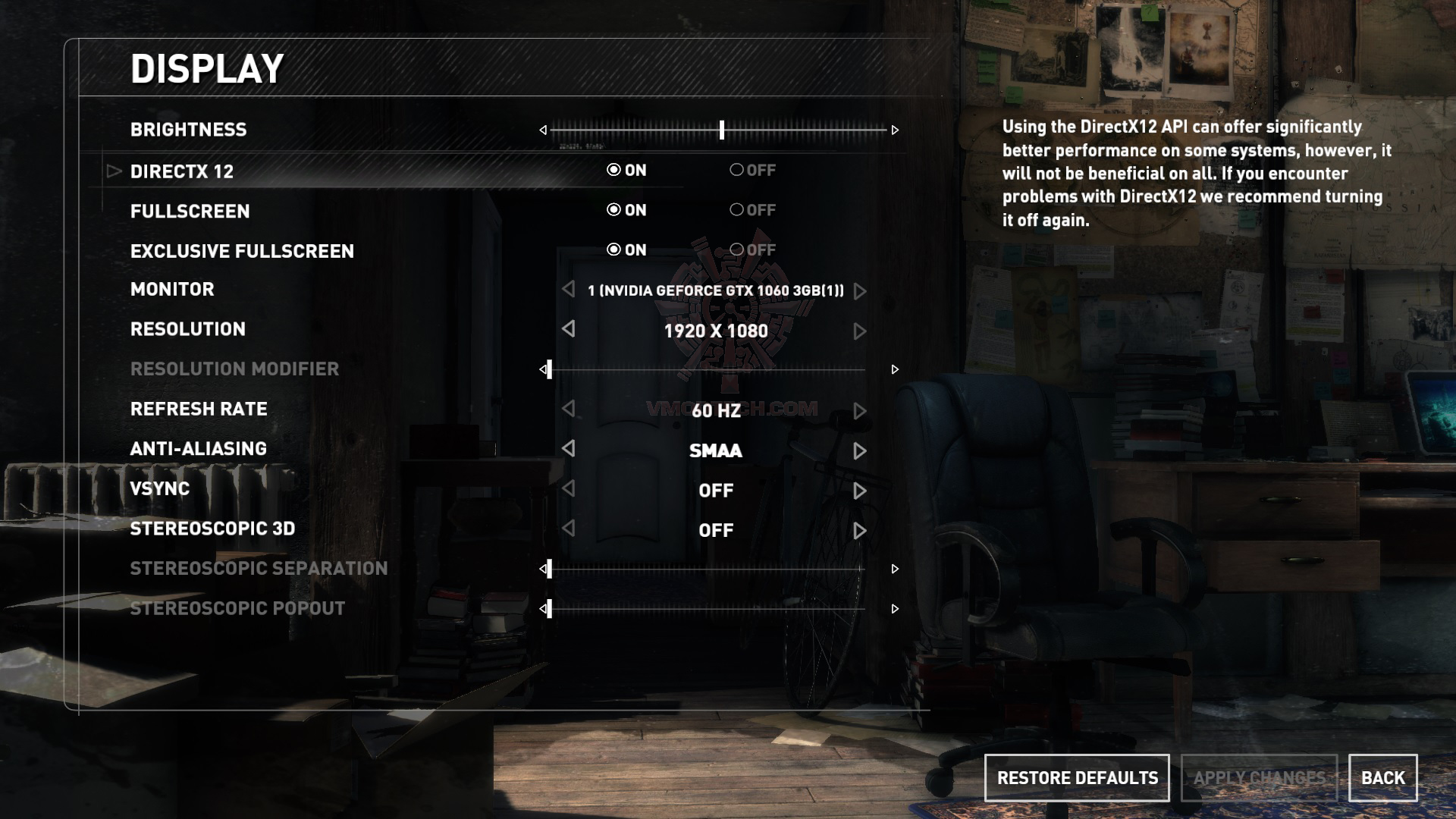Select previous anti-aliasing mode
The width and height of the screenshot is (1456, 819).
569,449
